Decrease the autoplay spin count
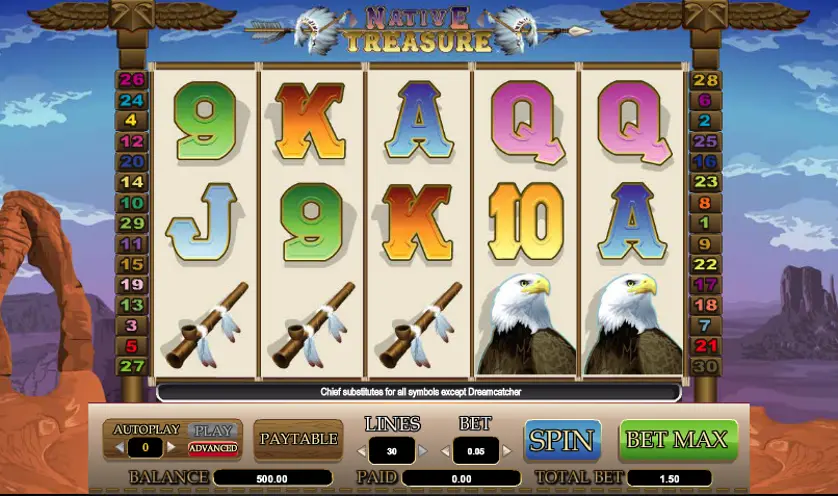This screenshot has width=838, height=496. 118,447
